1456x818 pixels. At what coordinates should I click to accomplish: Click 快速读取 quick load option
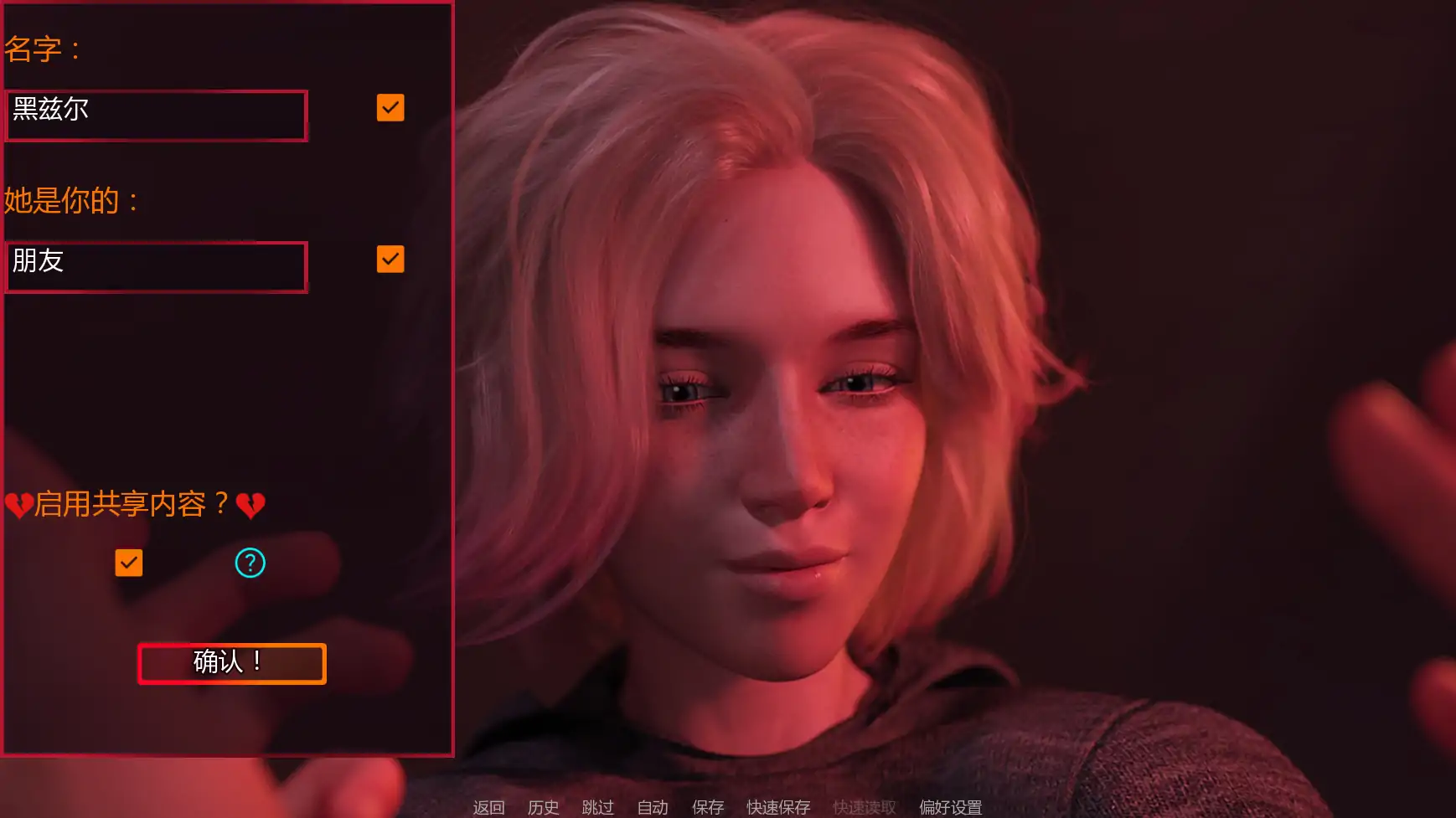point(864,807)
